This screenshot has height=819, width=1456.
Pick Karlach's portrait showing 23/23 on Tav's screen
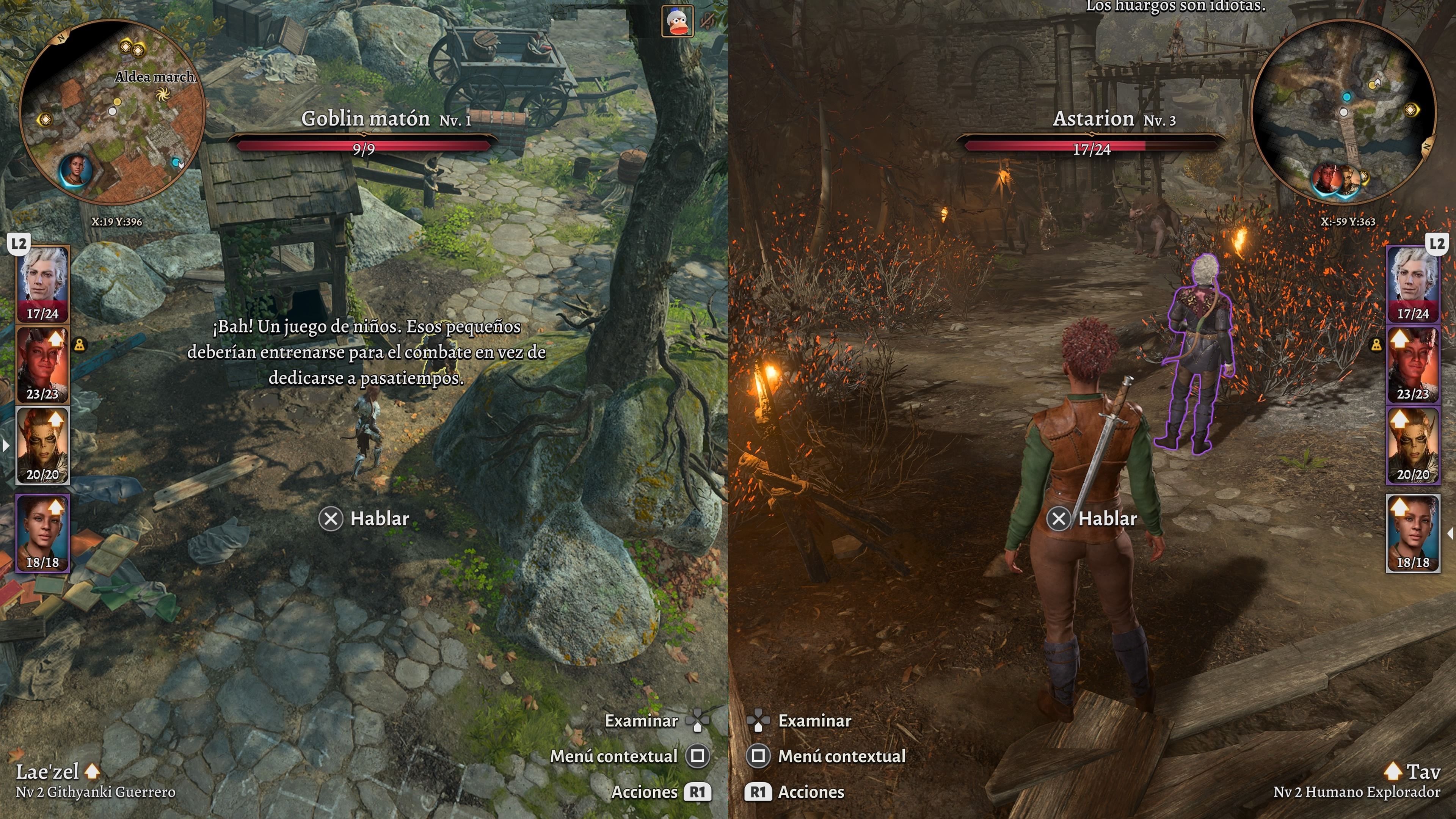point(1412,364)
